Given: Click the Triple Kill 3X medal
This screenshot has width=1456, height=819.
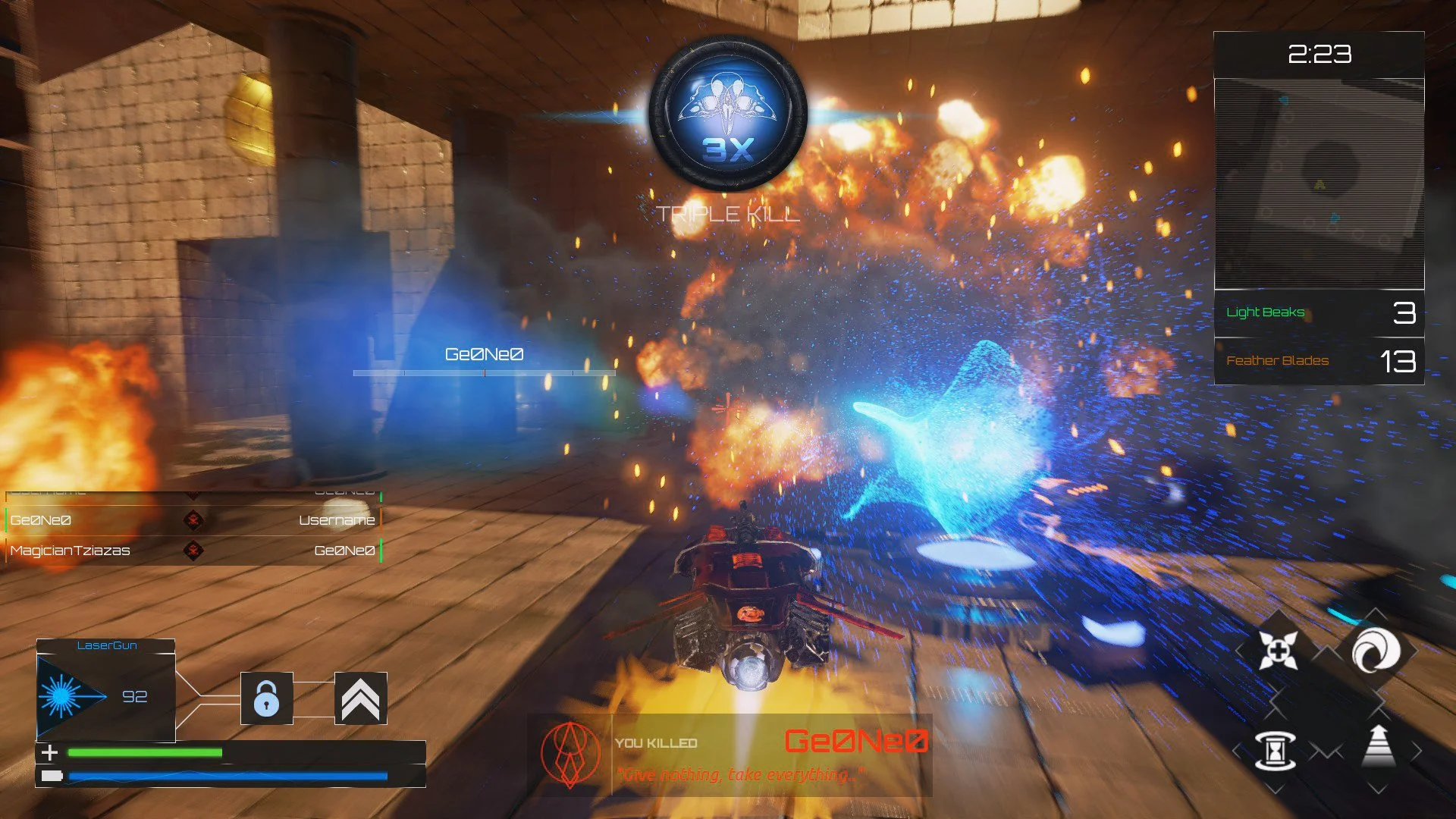Looking at the screenshot, I should point(728,114).
